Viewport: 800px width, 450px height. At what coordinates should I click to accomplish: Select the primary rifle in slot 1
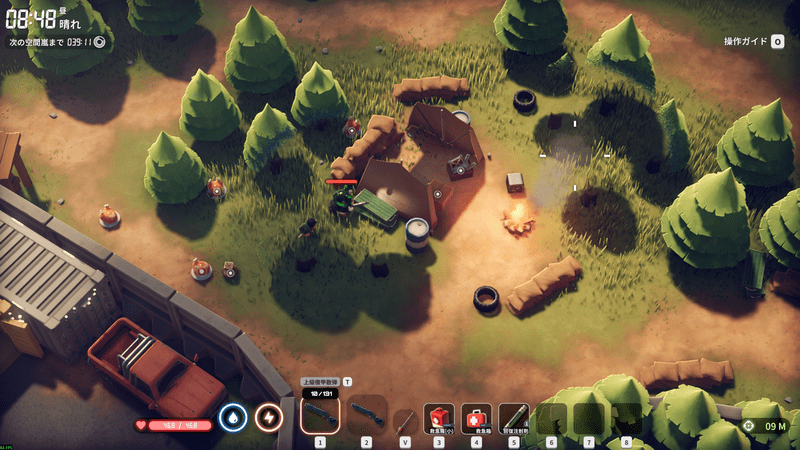(320, 414)
